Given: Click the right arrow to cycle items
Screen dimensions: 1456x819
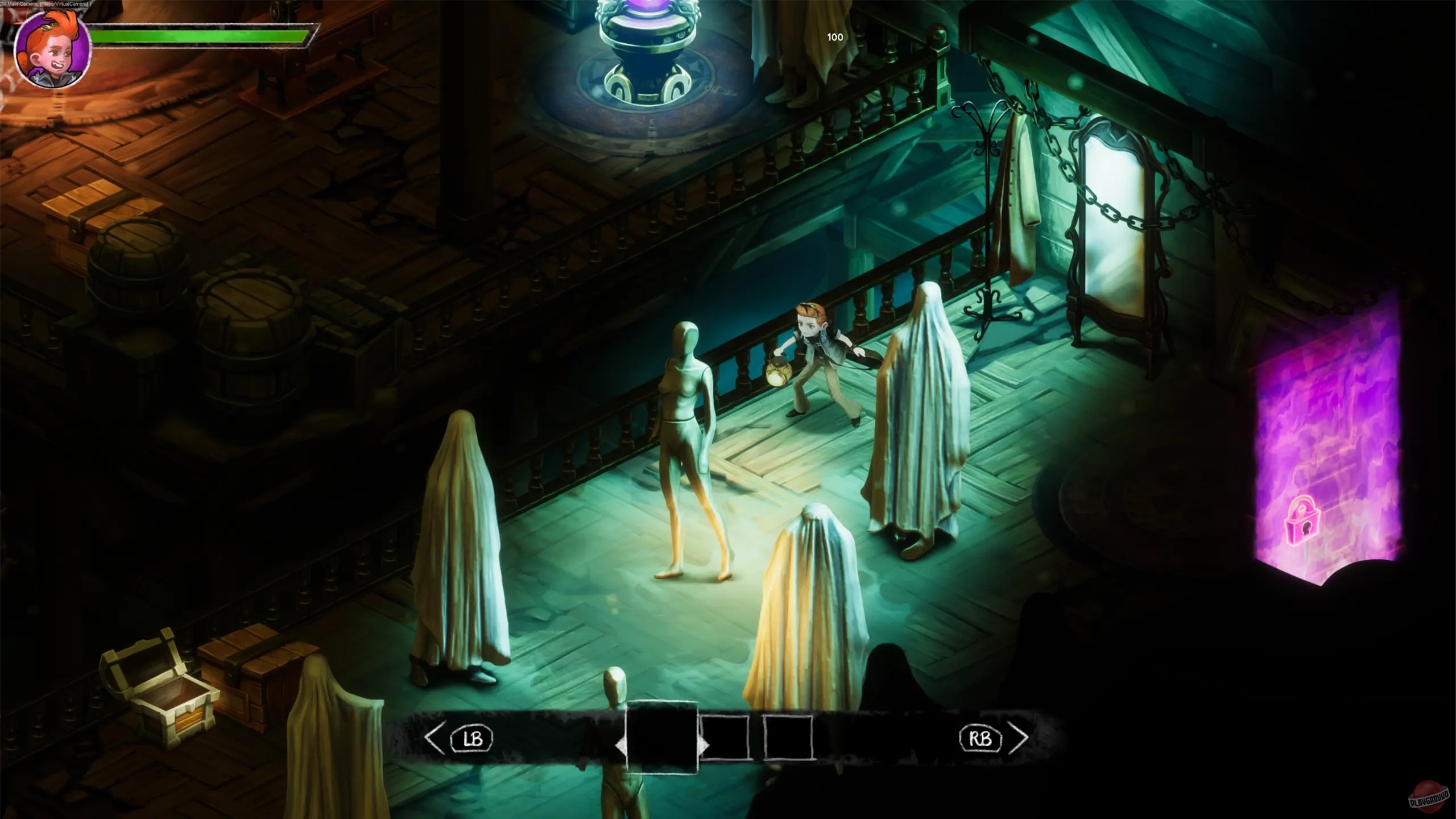Looking at the screenshot, I should click(1018, 738).
